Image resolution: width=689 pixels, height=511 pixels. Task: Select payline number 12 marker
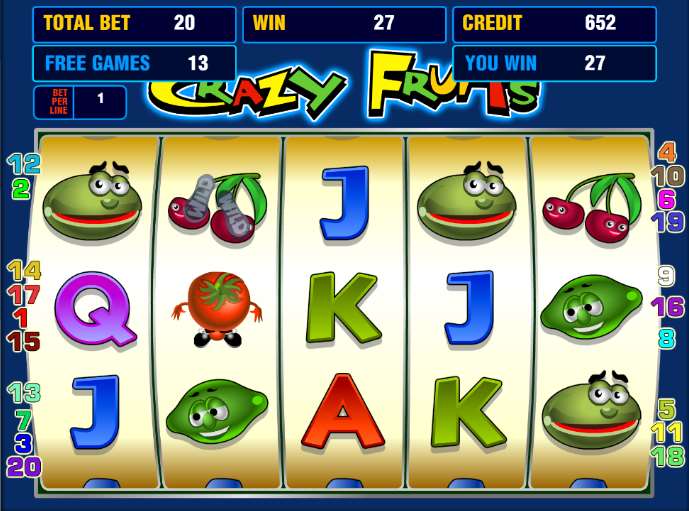point(25,164)
